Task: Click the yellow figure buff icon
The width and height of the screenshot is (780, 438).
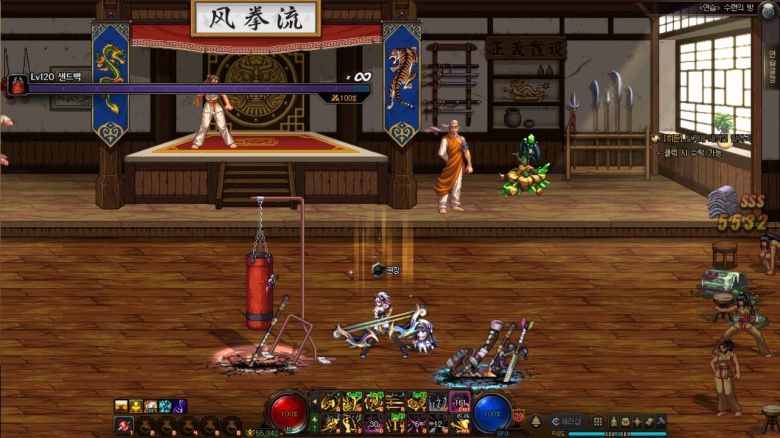Action: (135, 406)
